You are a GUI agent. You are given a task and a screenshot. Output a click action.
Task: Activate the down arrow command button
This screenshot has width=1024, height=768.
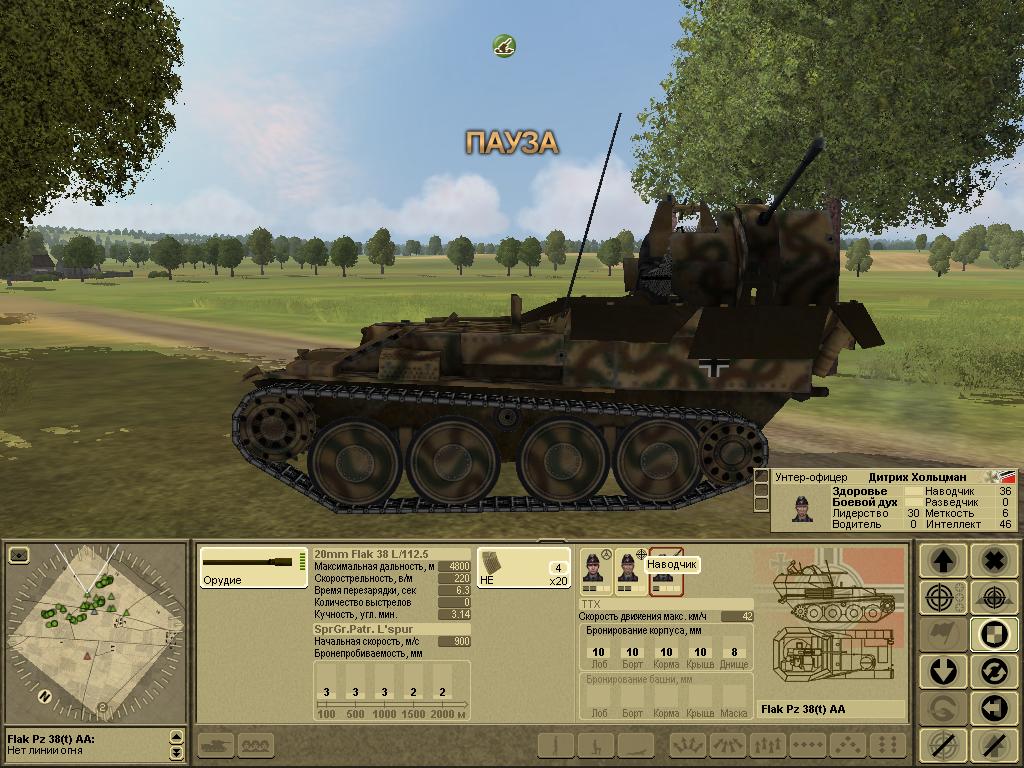[x=942, y=670]
